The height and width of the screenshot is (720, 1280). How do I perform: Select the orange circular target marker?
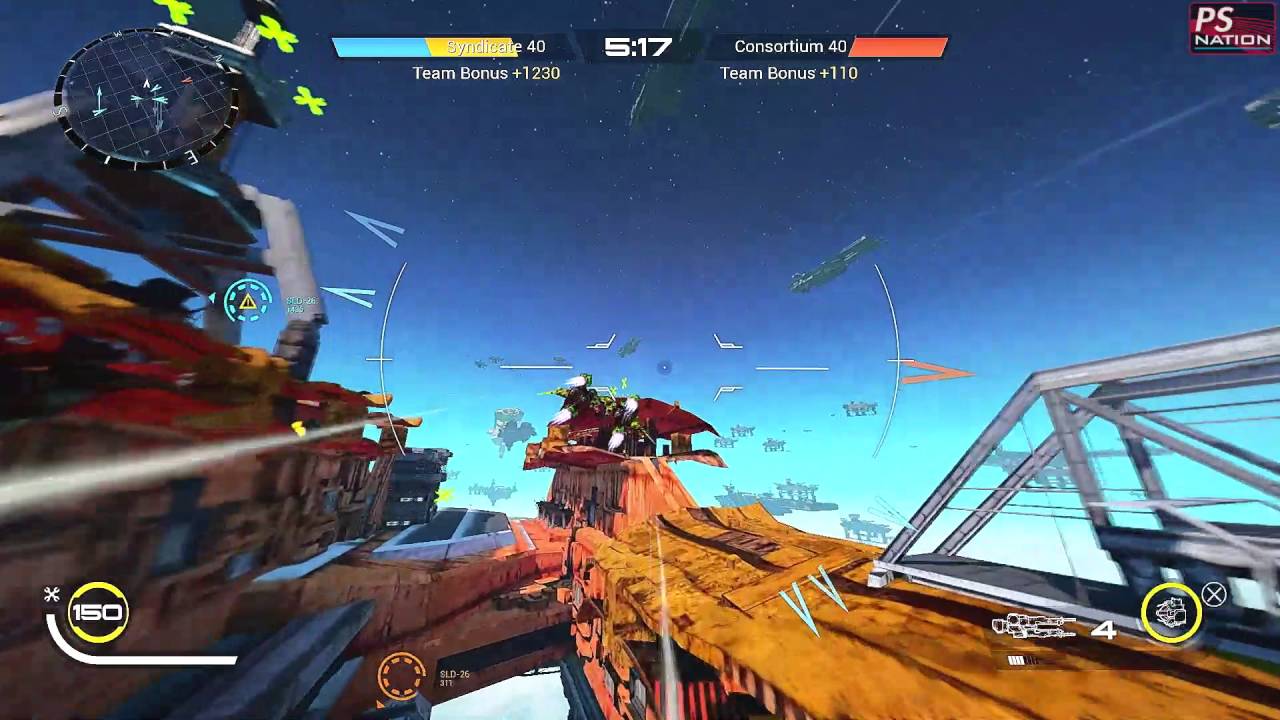401,676
